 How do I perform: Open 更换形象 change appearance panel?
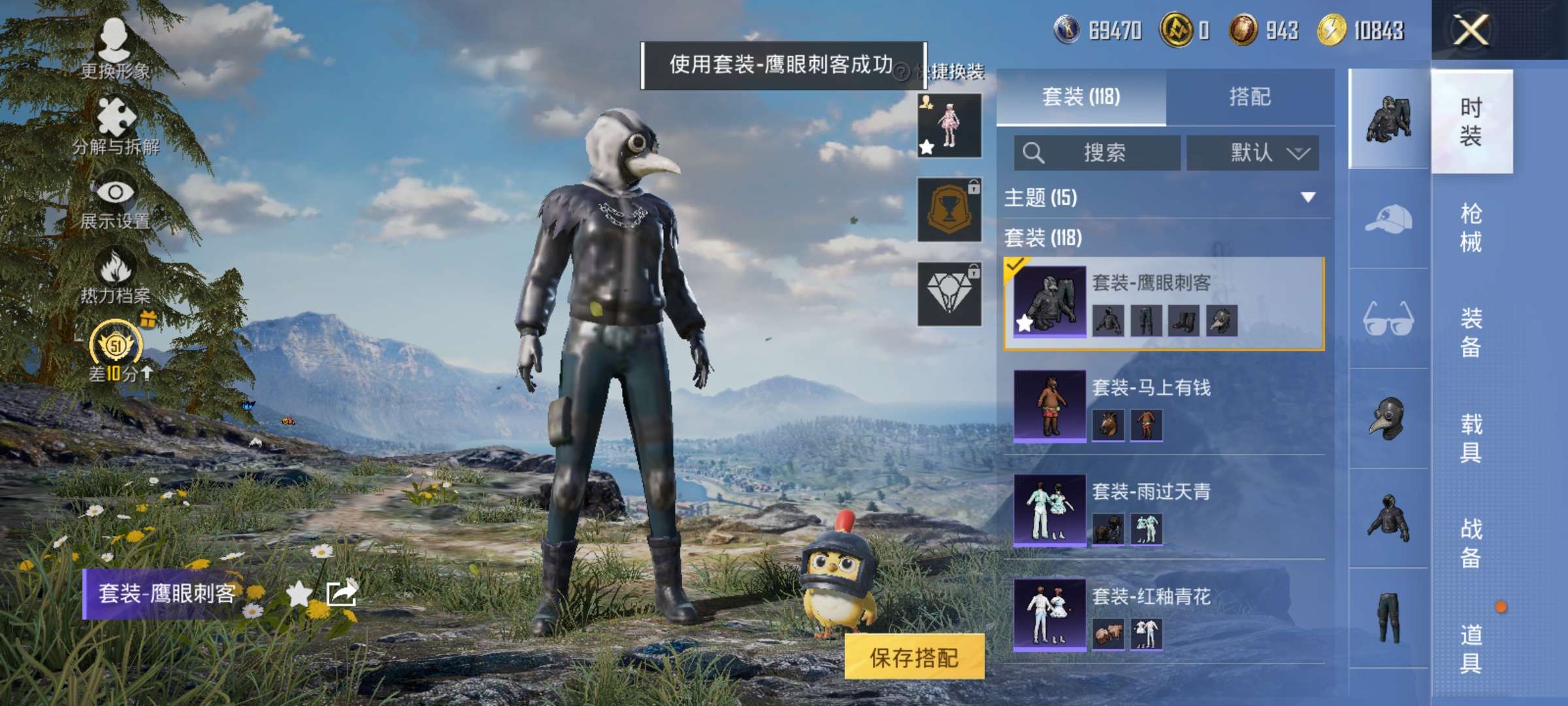pyautogui.click(x=114, y=39)
